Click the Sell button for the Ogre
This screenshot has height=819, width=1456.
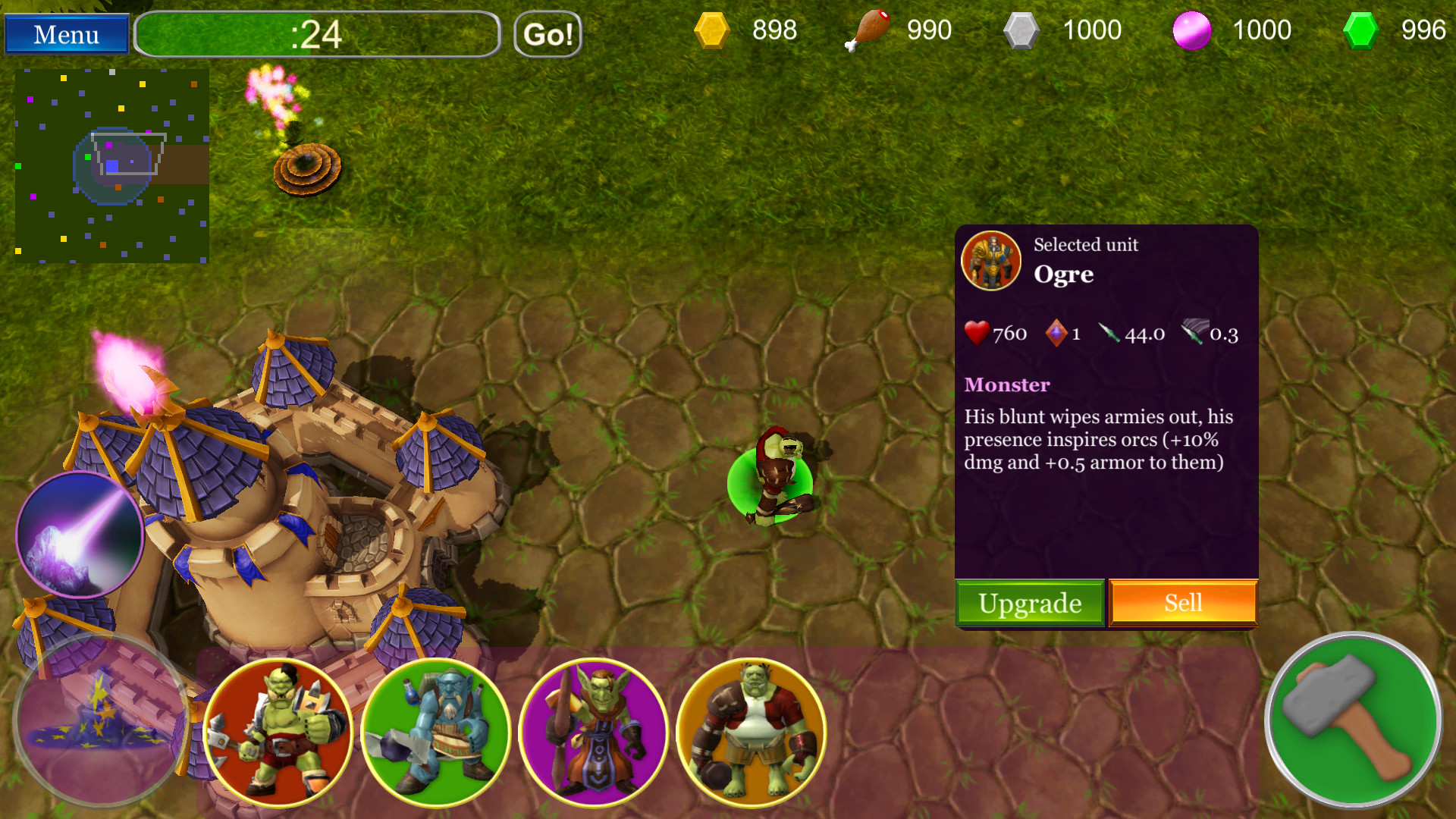click(1183, 602)
